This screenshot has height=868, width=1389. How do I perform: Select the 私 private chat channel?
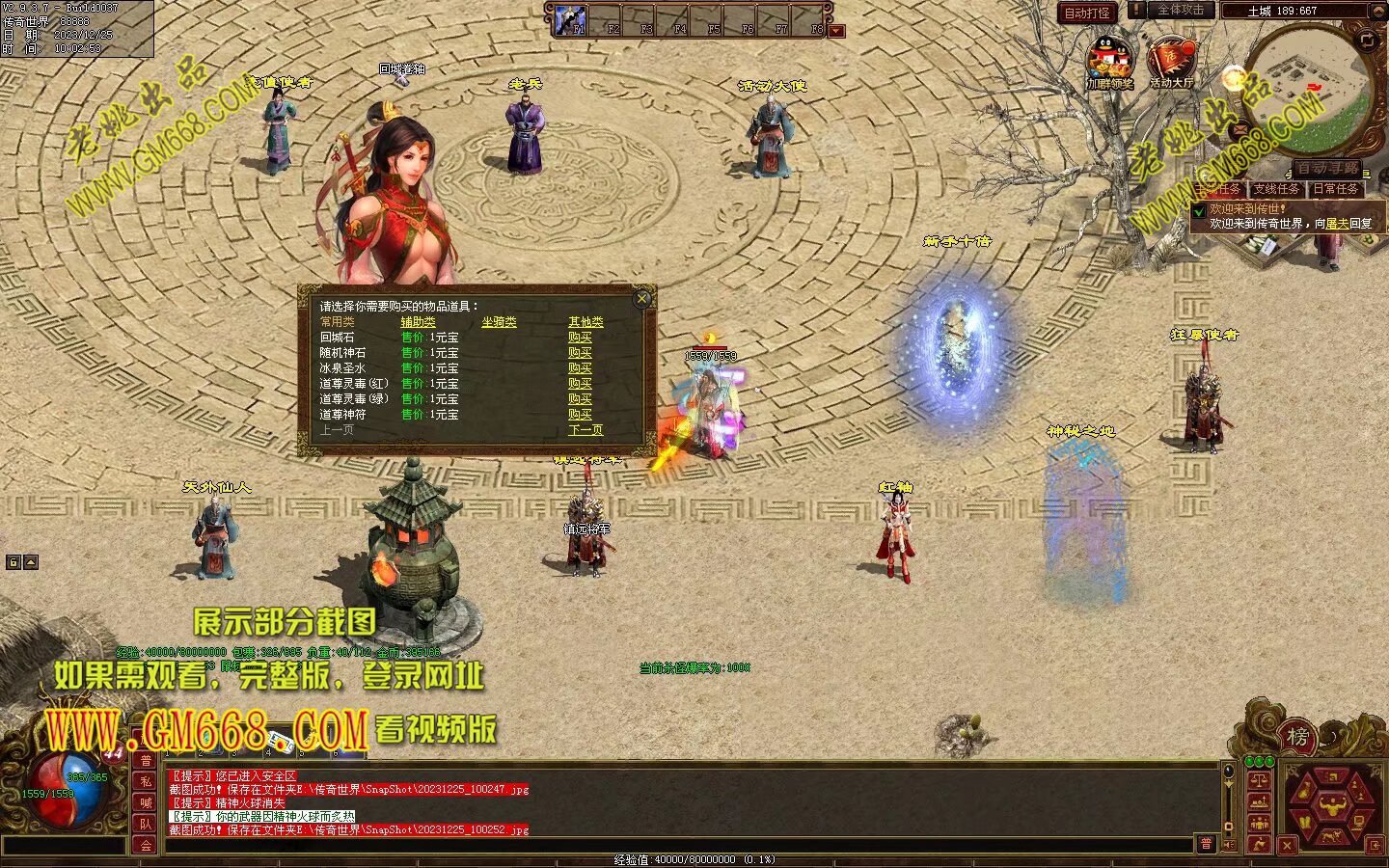tap(146, 781)
